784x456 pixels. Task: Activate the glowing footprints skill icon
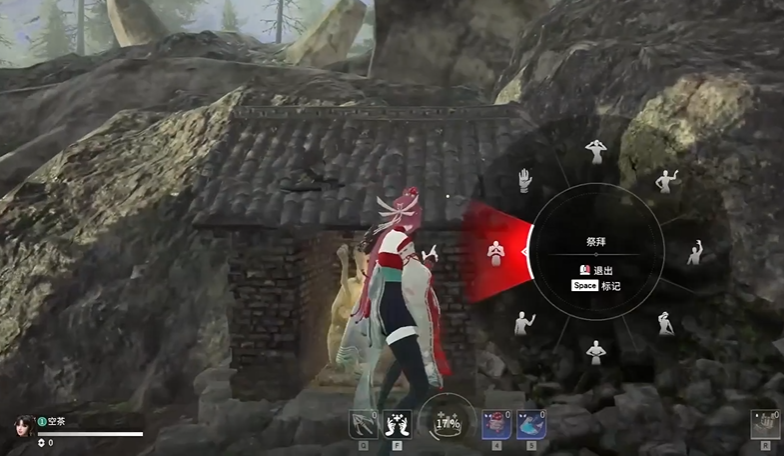pyautogui.click(x=397, y=424)
